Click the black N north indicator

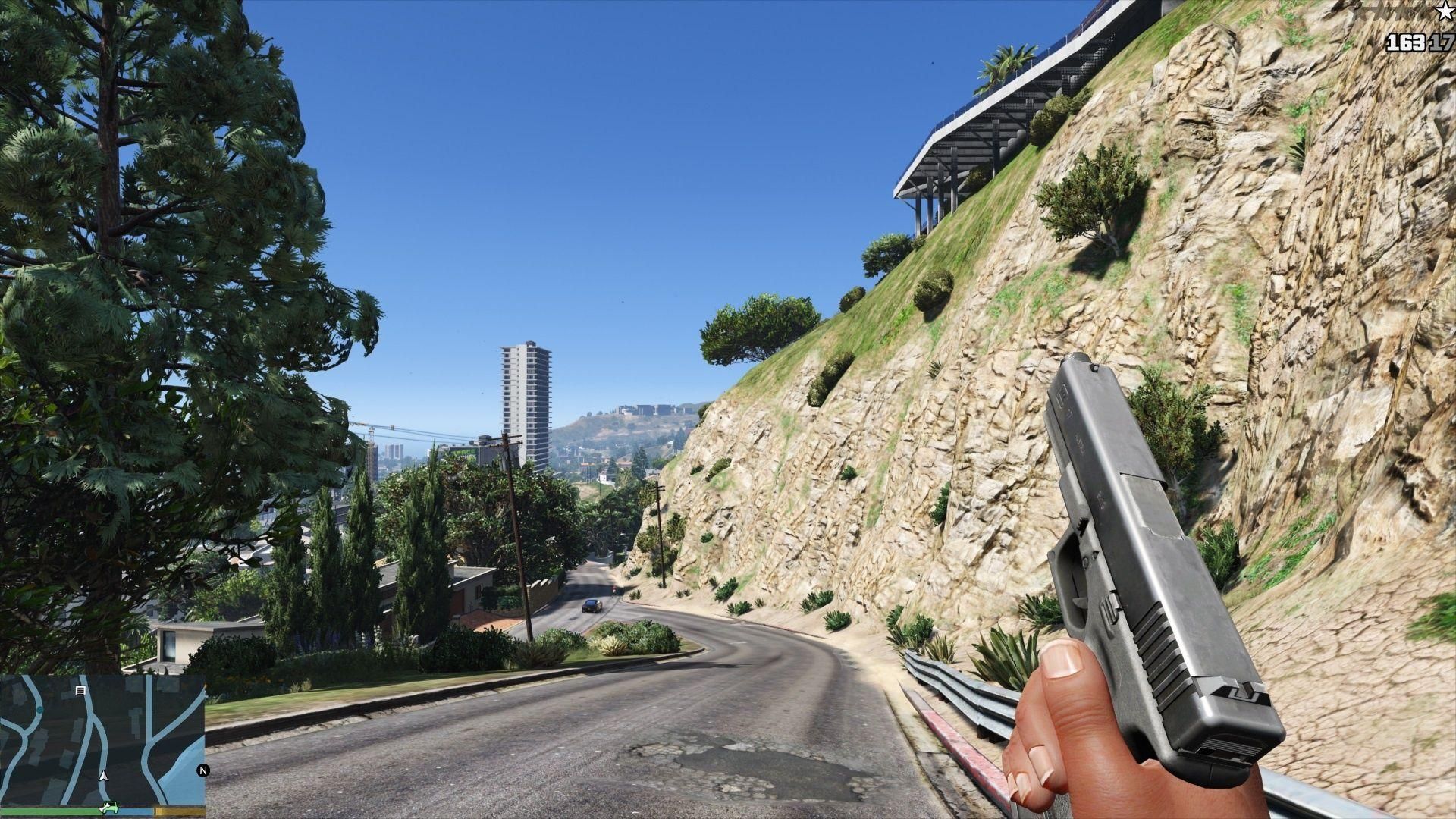[202, 770]
